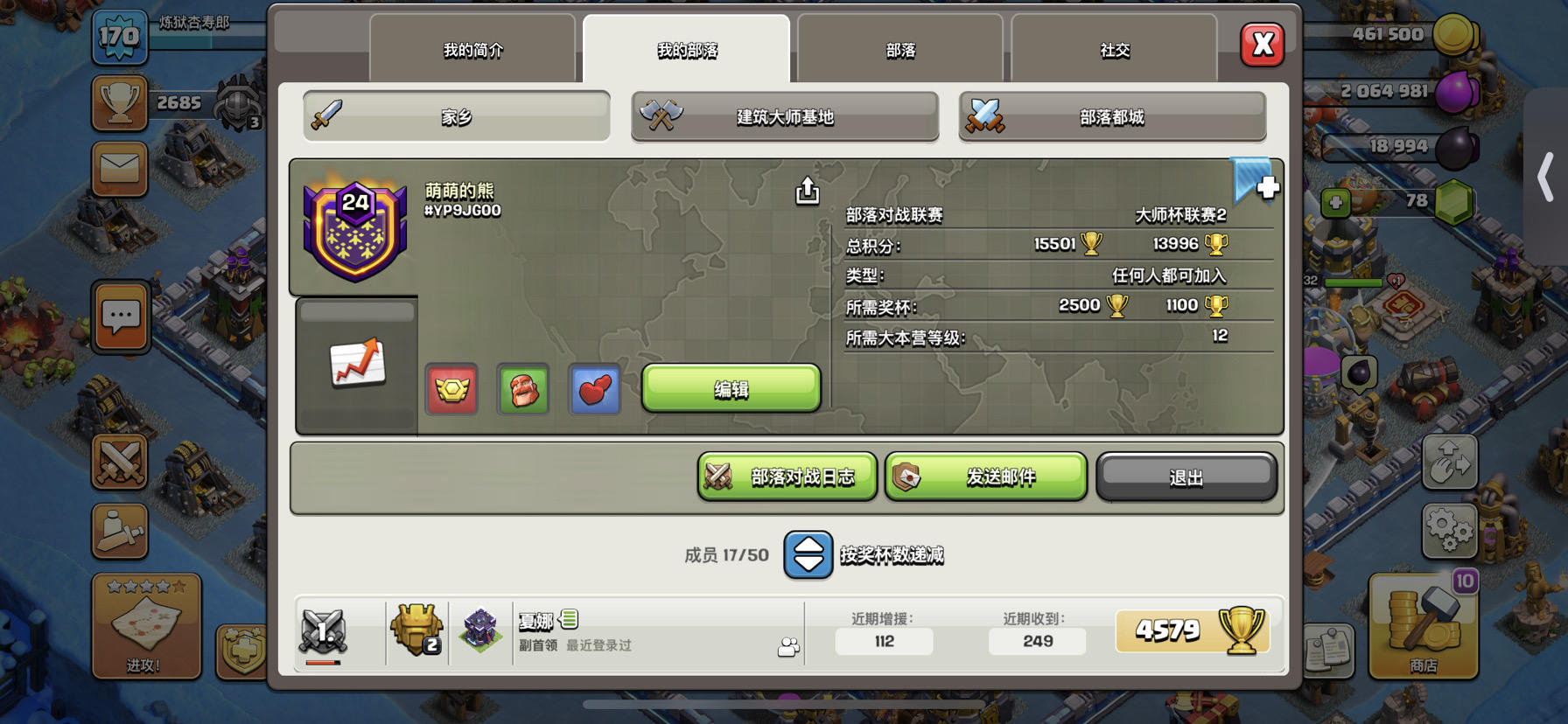Toggle the member sort 按奖杯数递减 control

pyautogui.click(x=807, y=554)
